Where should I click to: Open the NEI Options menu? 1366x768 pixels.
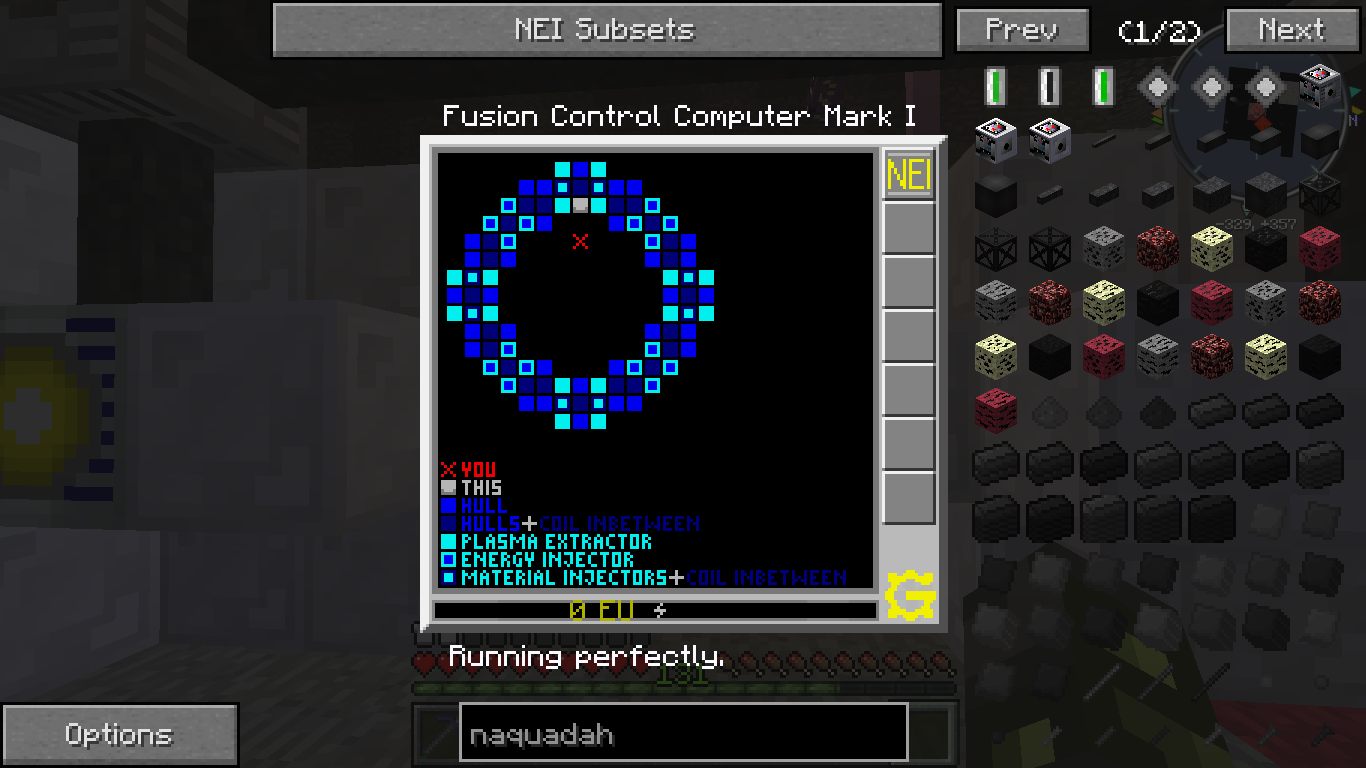pyautogui.click(x=119, y=735)
